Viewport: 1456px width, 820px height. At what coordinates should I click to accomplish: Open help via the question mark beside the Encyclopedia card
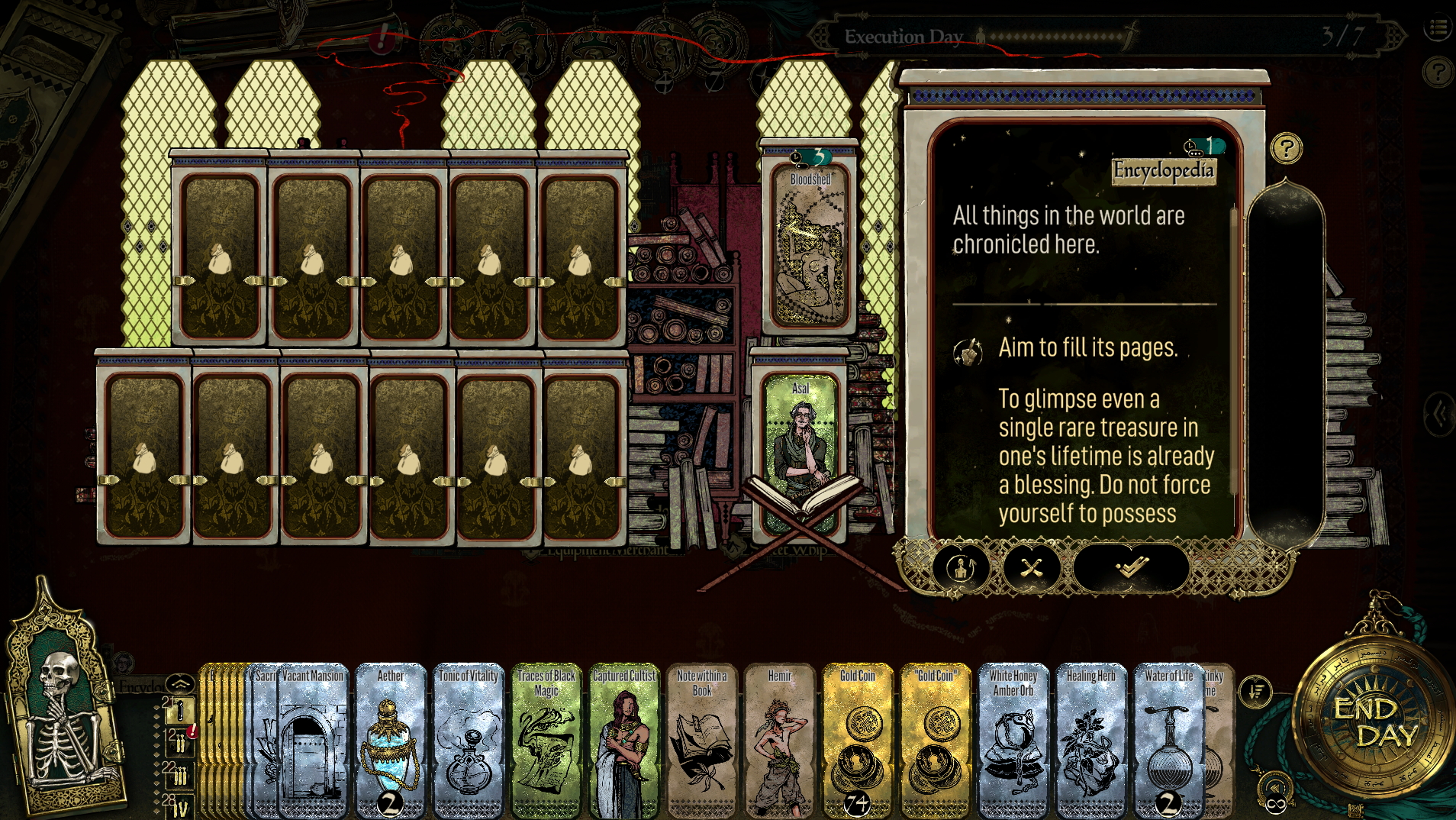pyautogui.click(x=1286, y=147)
